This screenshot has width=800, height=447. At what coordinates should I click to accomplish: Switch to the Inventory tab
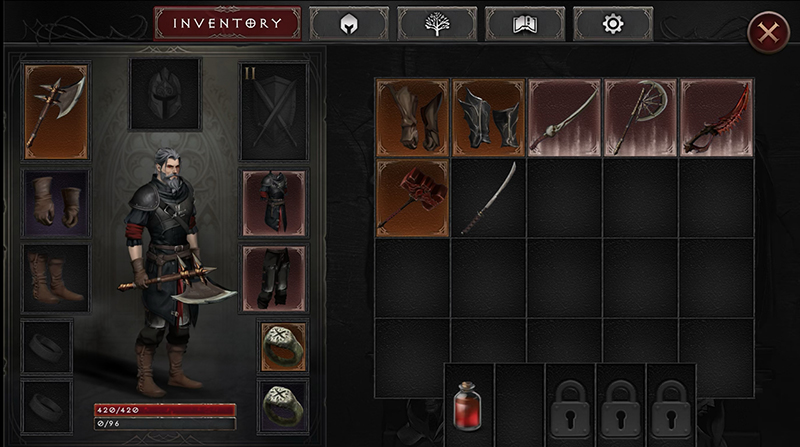[227, 23]
